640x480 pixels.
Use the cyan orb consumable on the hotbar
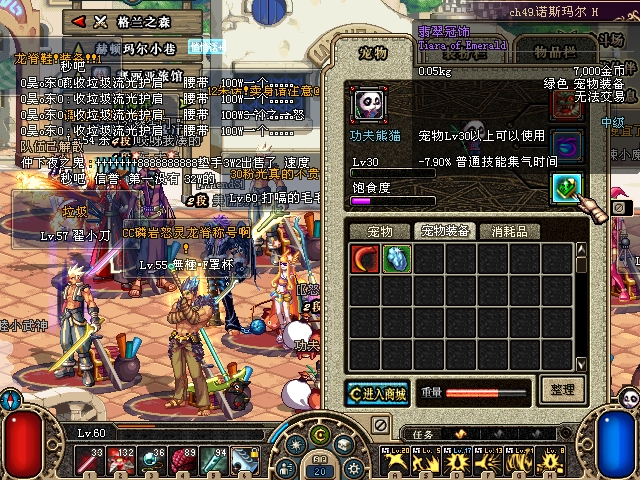coord(154,459)
